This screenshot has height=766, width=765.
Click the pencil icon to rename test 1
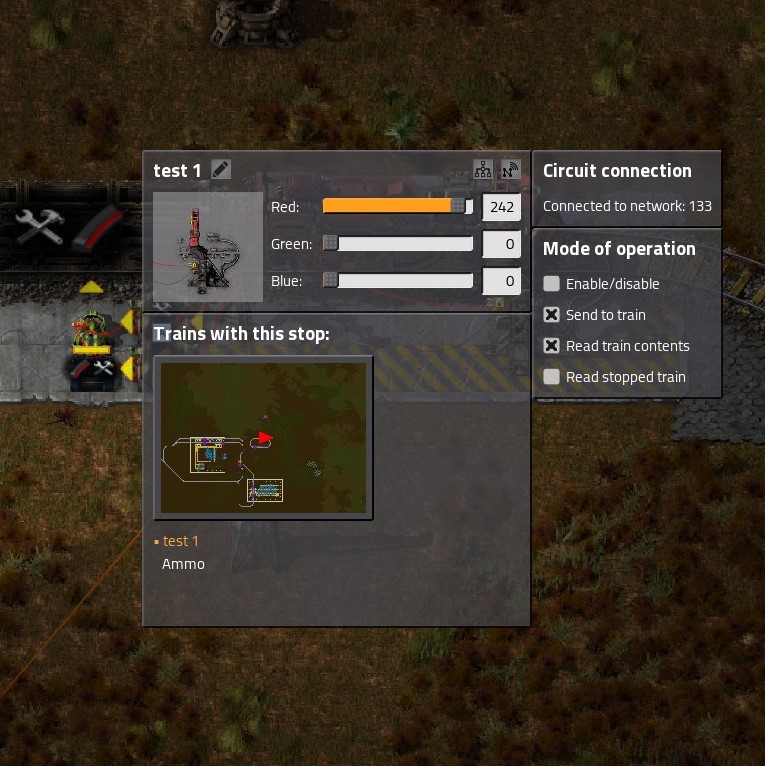(x=221, y=170)
